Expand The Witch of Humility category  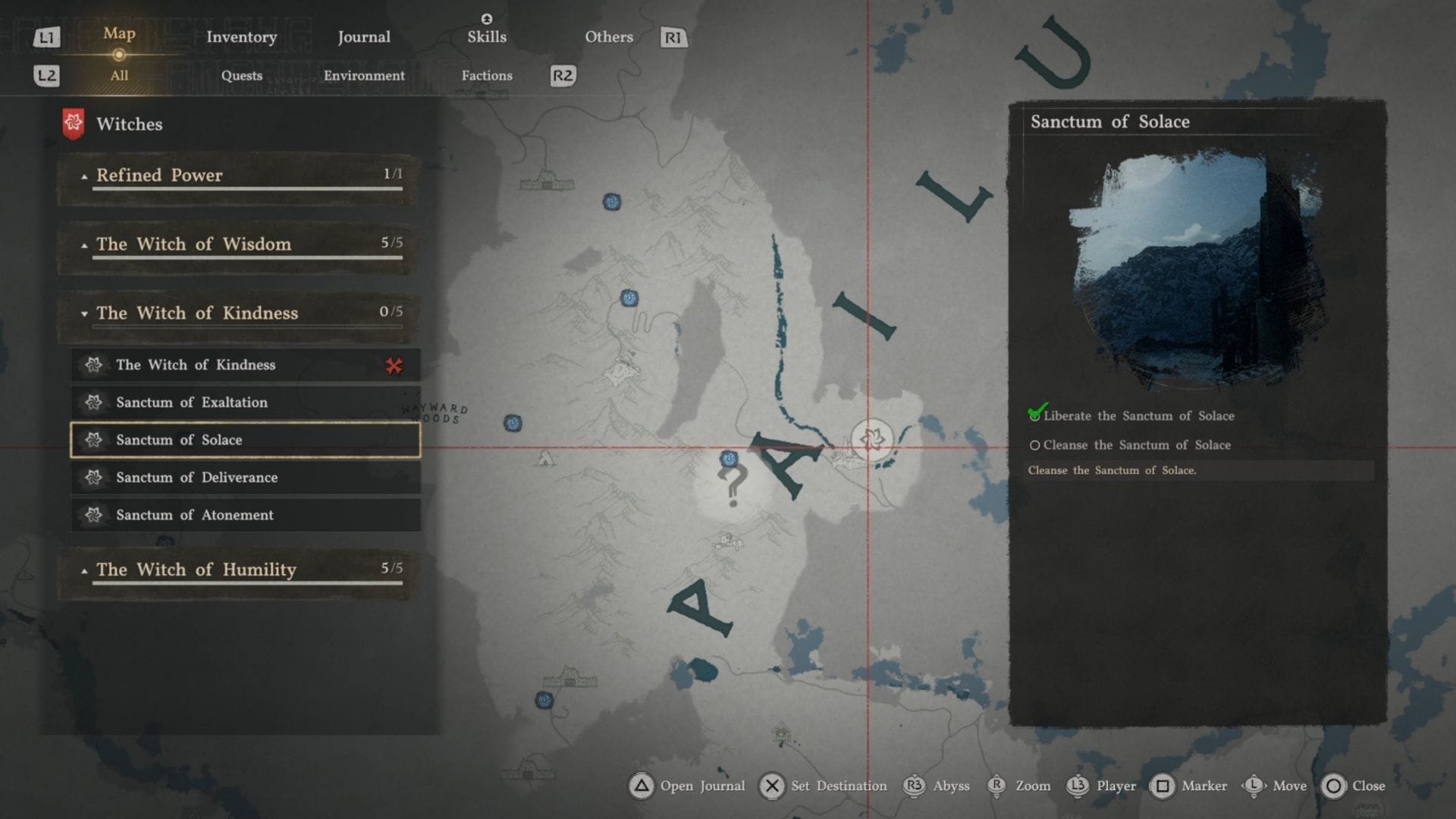click(x=239, y=570)
